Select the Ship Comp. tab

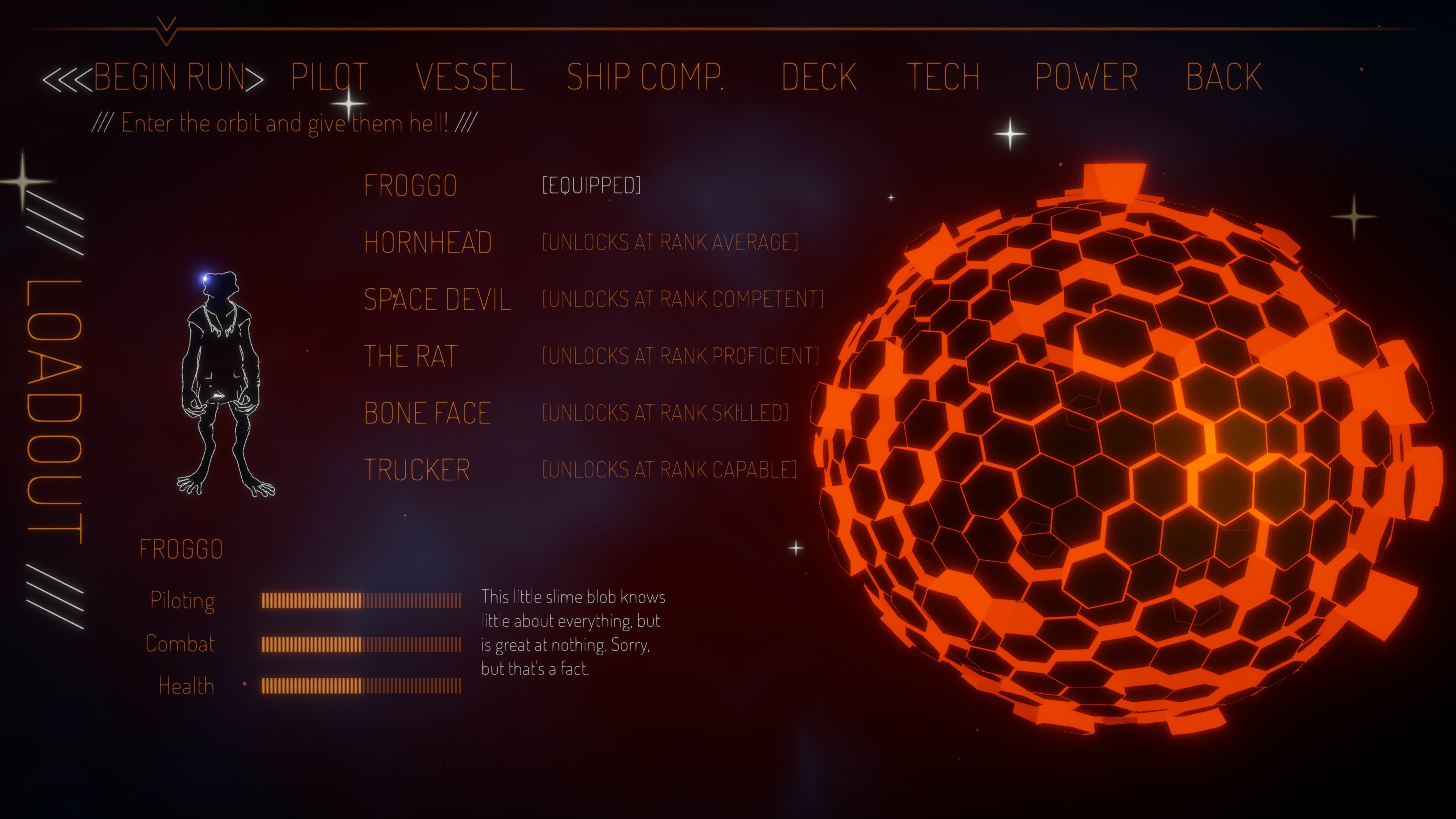[645, 77]
